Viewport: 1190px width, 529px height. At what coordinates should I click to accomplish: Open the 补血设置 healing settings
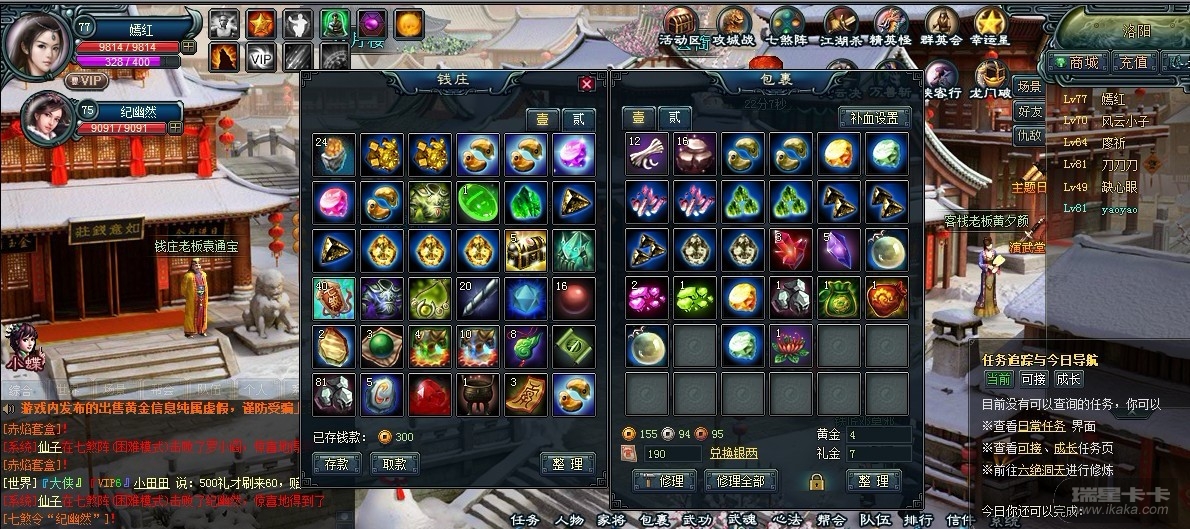[x=873, y=118]
